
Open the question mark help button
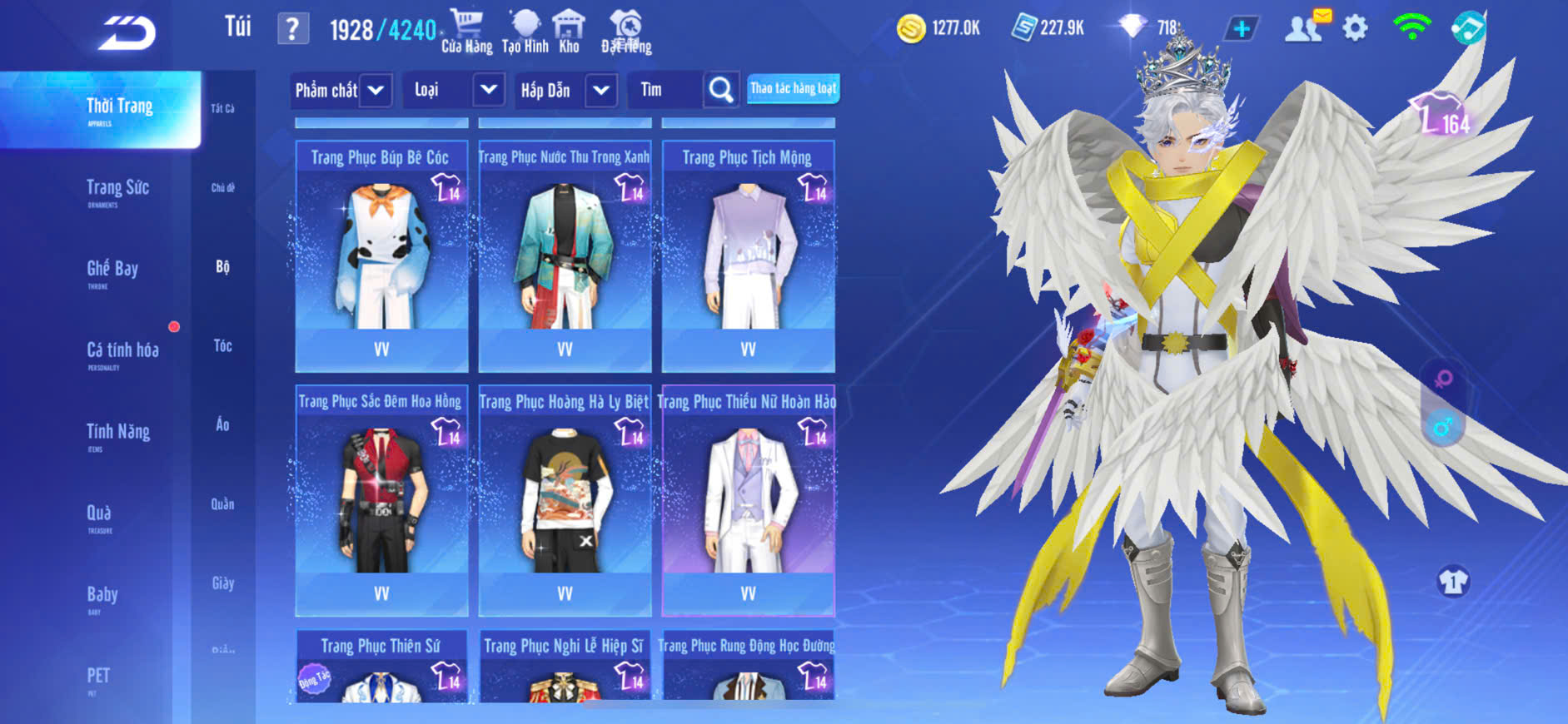292,29
